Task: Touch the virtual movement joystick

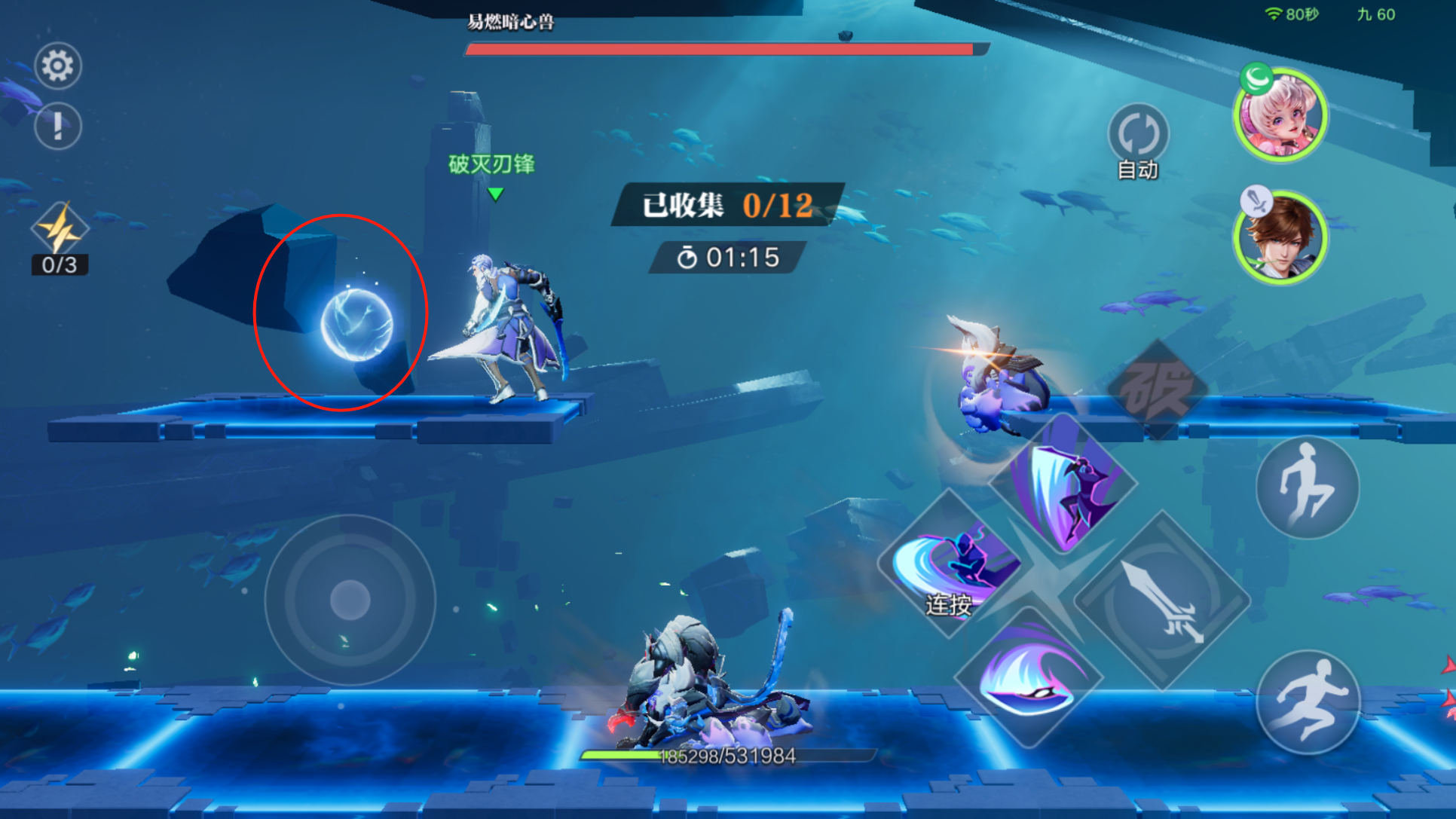Action: (x=350, y=600)
